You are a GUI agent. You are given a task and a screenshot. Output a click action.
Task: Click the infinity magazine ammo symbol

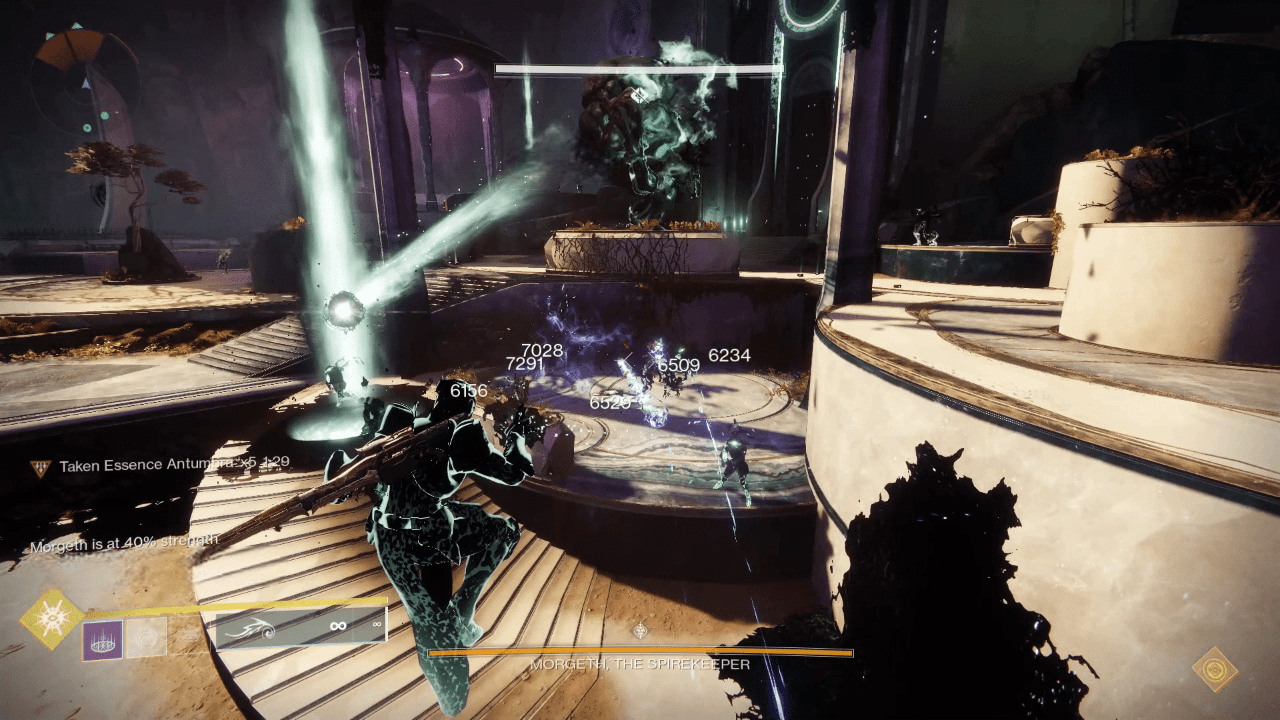[338, 625]
